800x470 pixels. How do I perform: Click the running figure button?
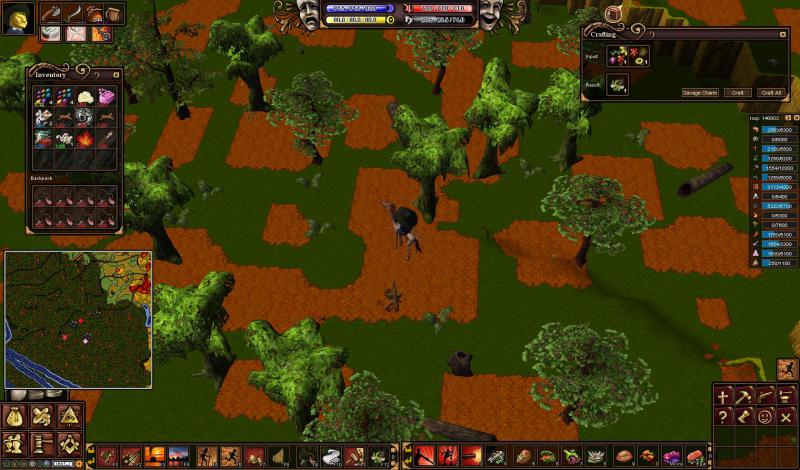pyautogui.click(x=788, y=369)
